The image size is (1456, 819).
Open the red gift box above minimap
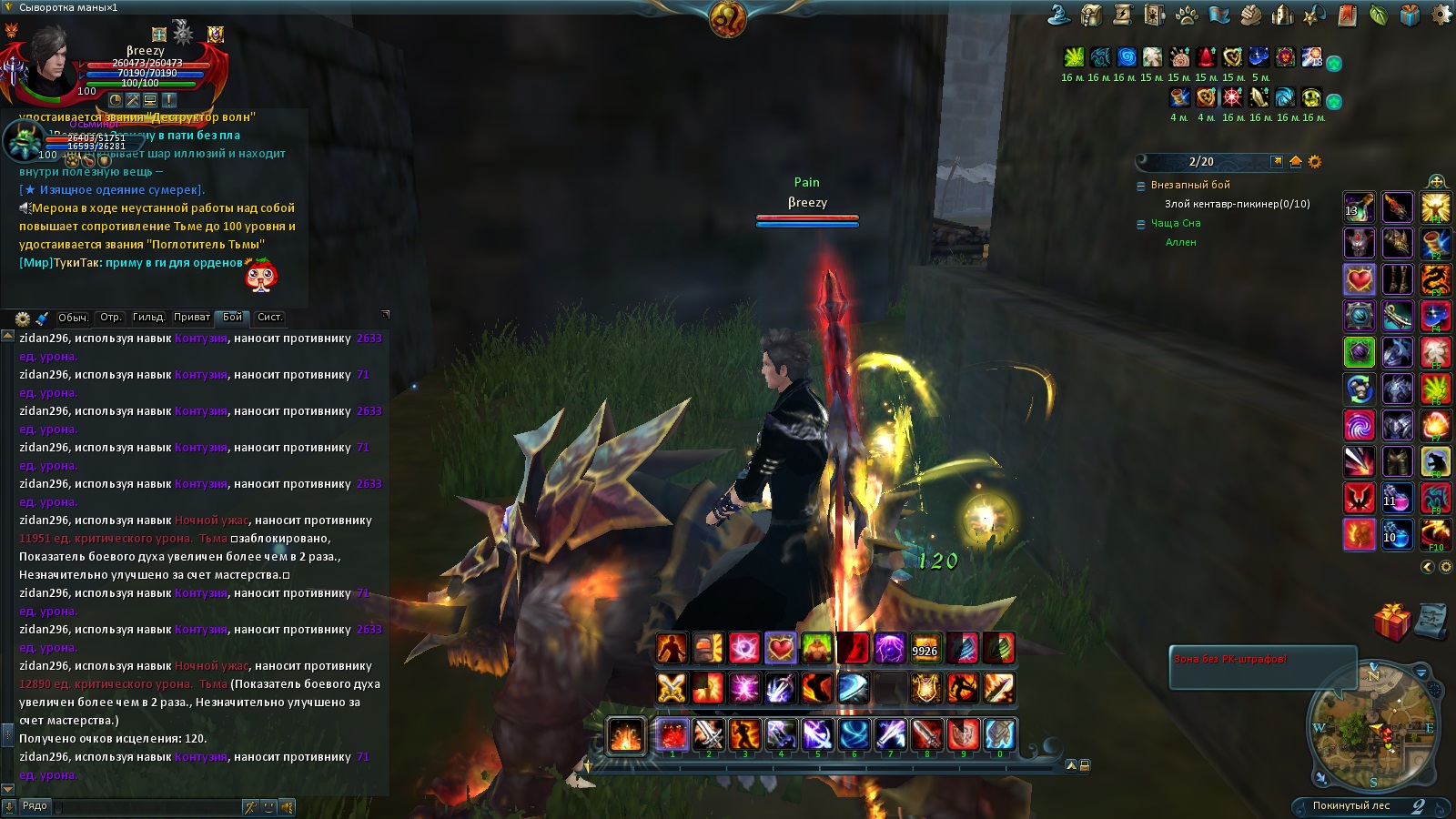[1391, 622]
